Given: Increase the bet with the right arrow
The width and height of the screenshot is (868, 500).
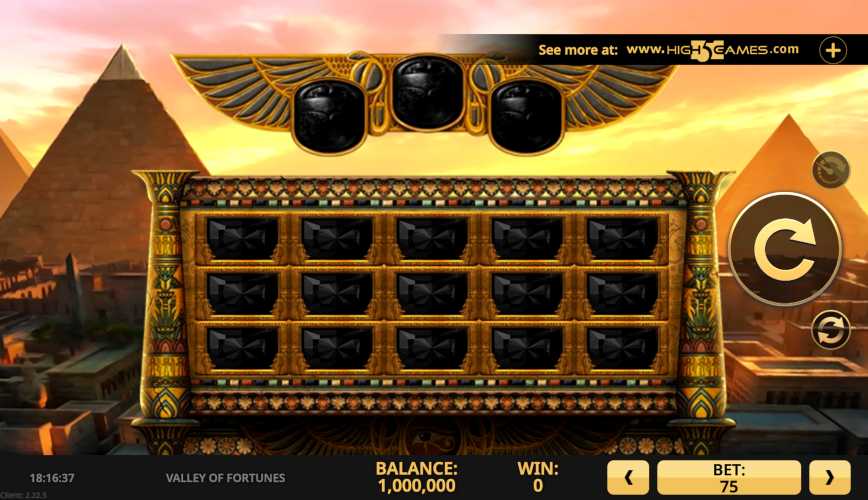Looking at the screenshot, I should pos(829,478).
